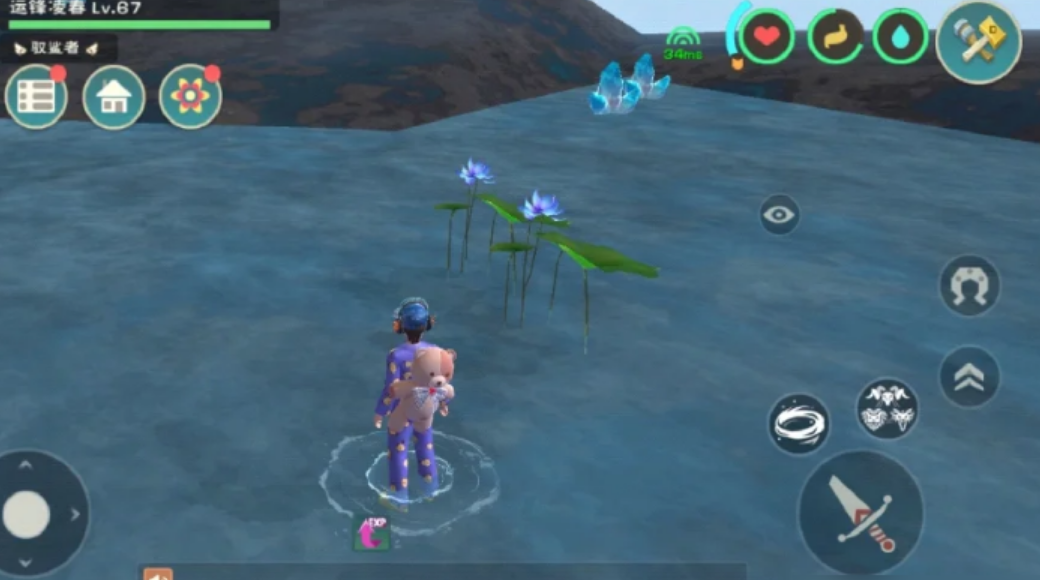Swing the sword attack button
This screenshot has width=1040, height=580.
click(860, 512)
